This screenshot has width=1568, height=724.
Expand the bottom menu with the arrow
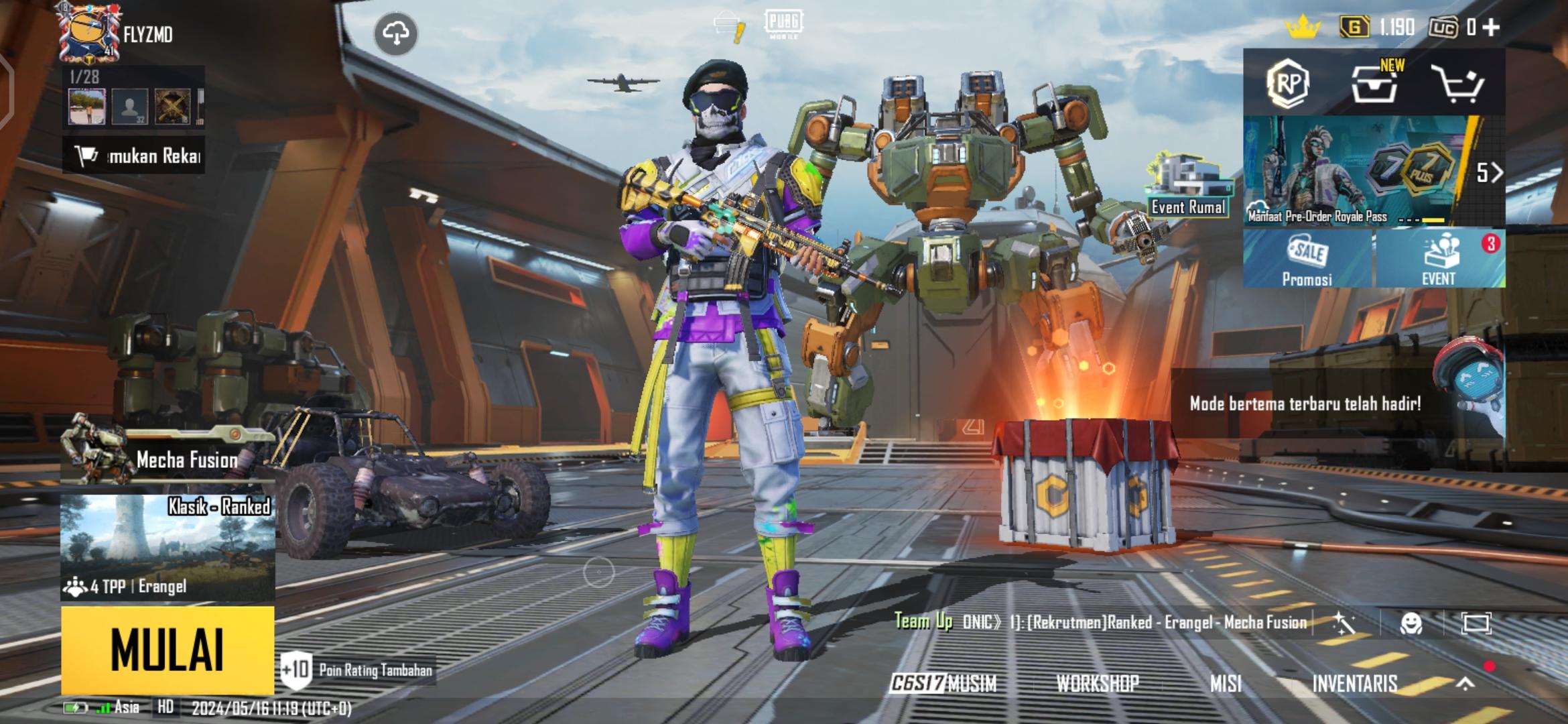tap(1465, 683)
